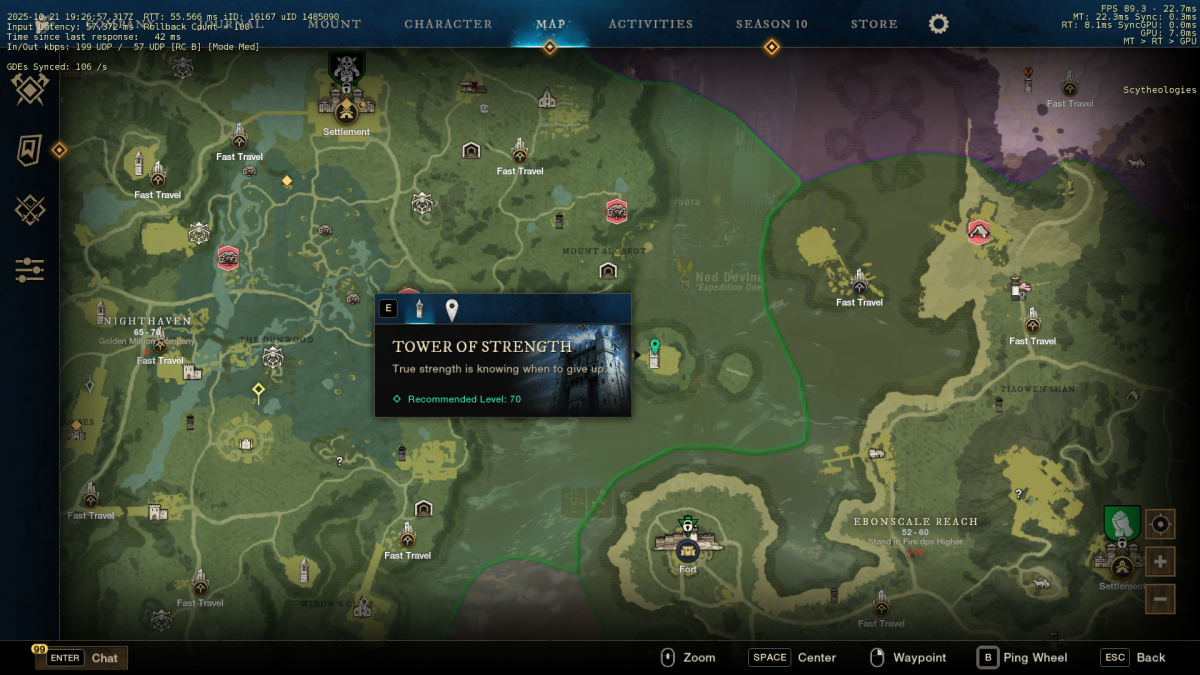The image size is (1200, 675).
Task: Go to the Season 10 tab
Action: pyautogui.click(x=771, y=24)
